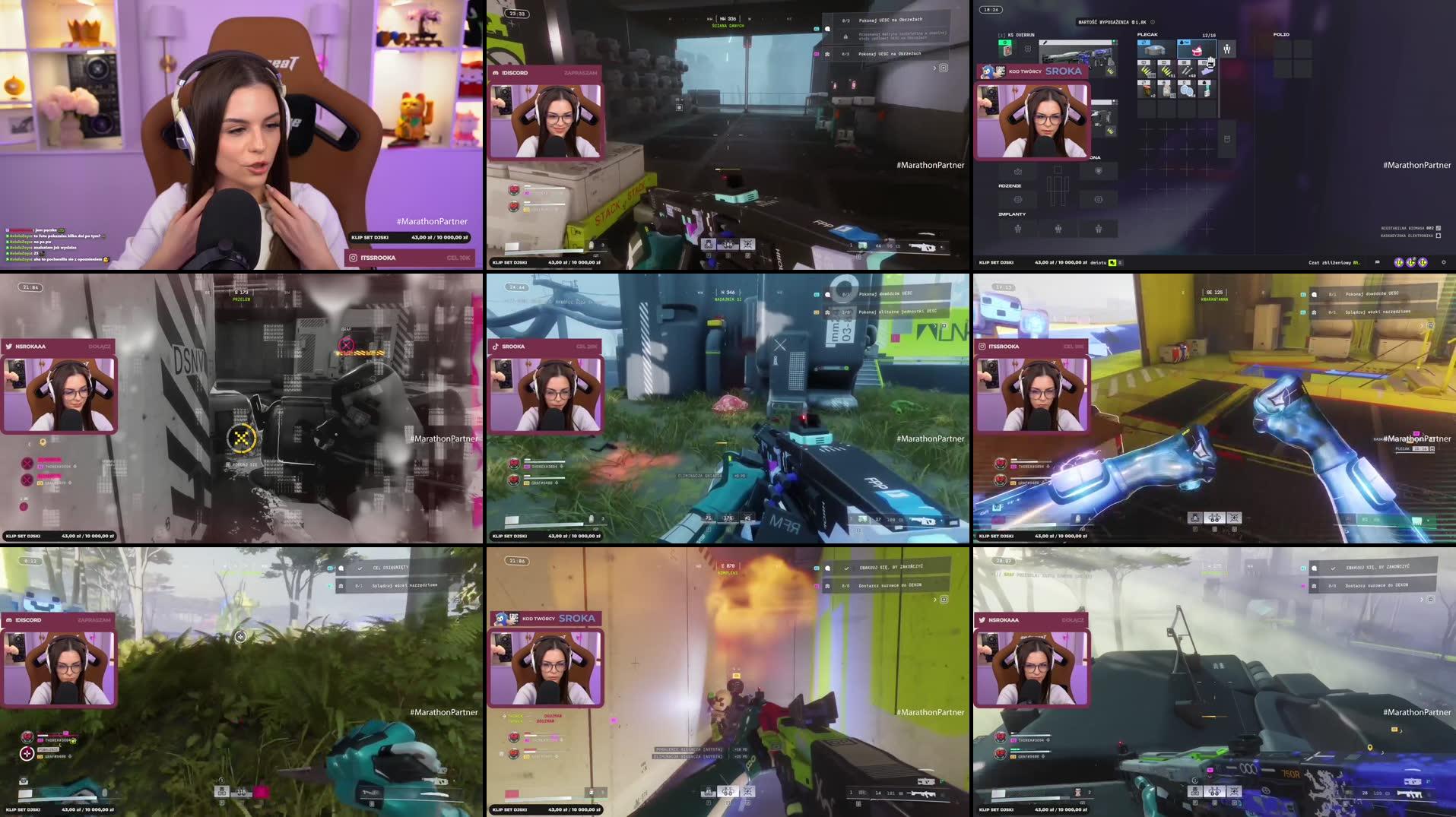Click the first purple emote icon bottom-right
This screenshot has width=1456, height=817.
click(x=1400, y=262)
